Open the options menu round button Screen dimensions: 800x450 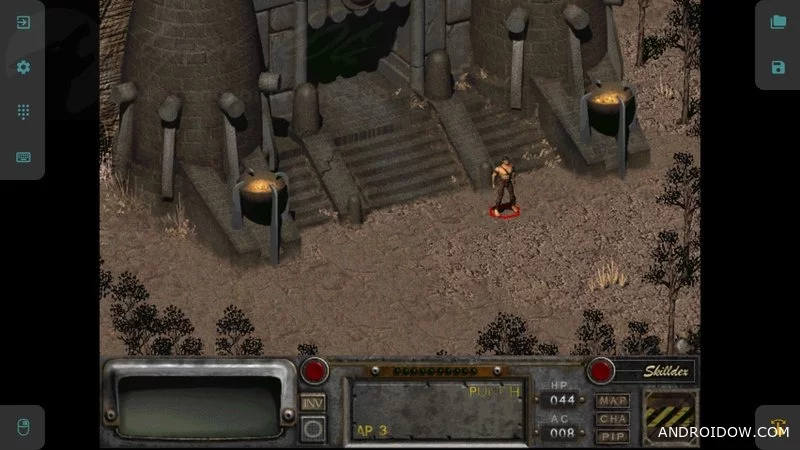313,428
